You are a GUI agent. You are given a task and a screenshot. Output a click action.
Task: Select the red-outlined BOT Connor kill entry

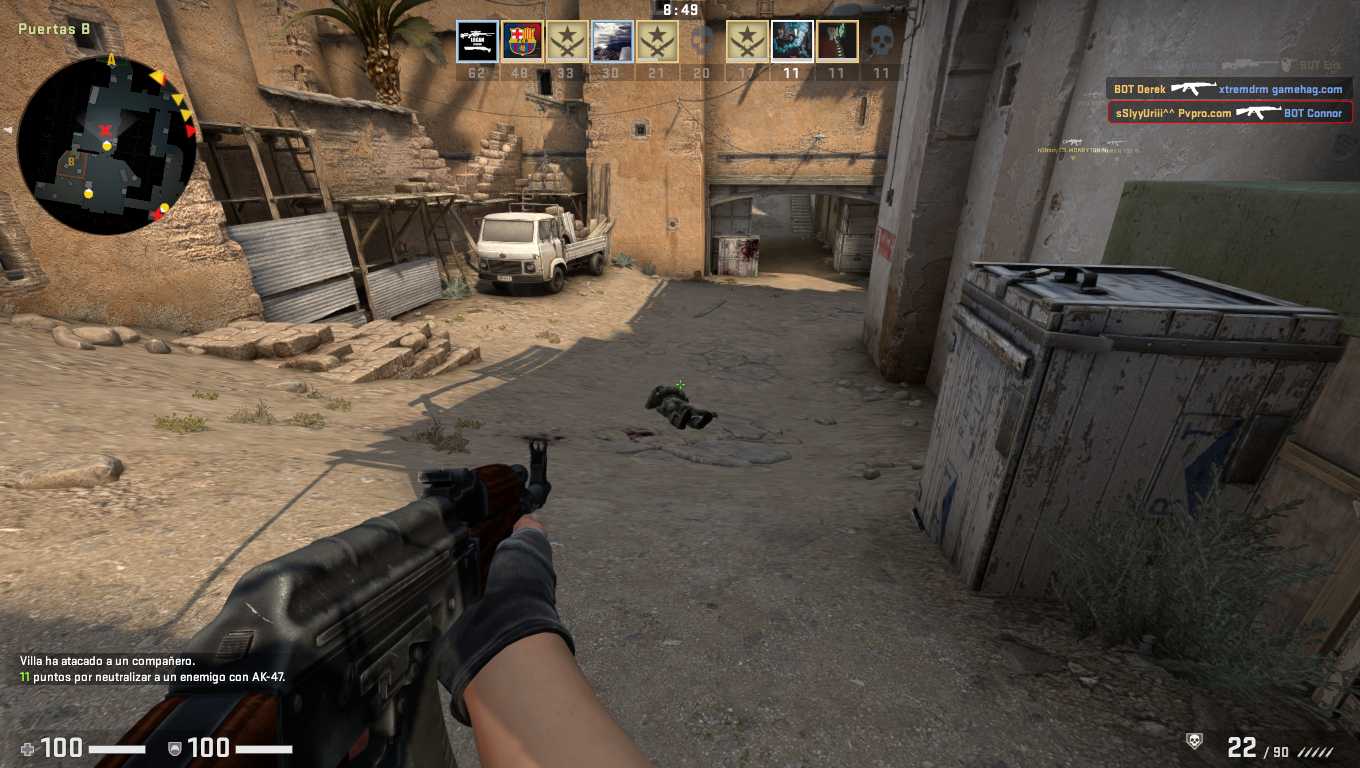[x=1228, y=113]
